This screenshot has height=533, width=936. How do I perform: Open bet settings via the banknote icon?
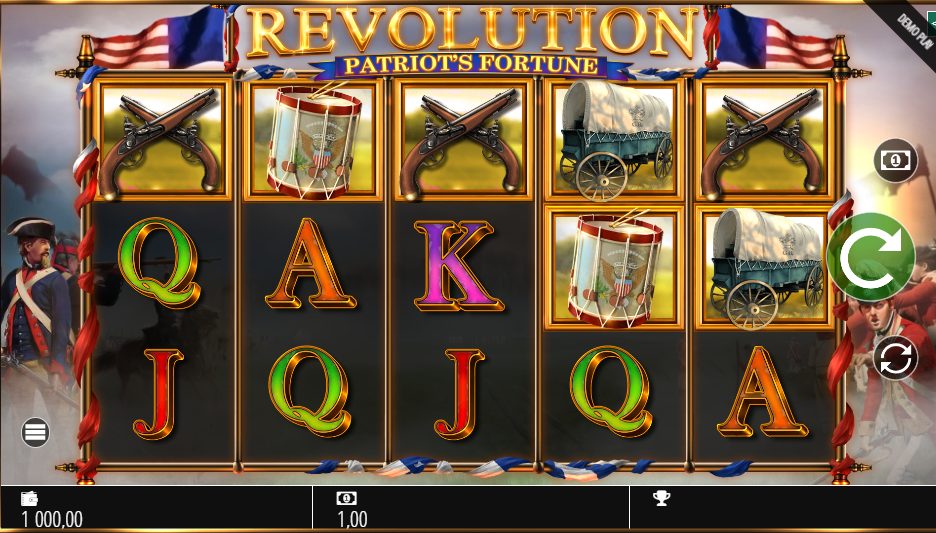click(895, 160)
